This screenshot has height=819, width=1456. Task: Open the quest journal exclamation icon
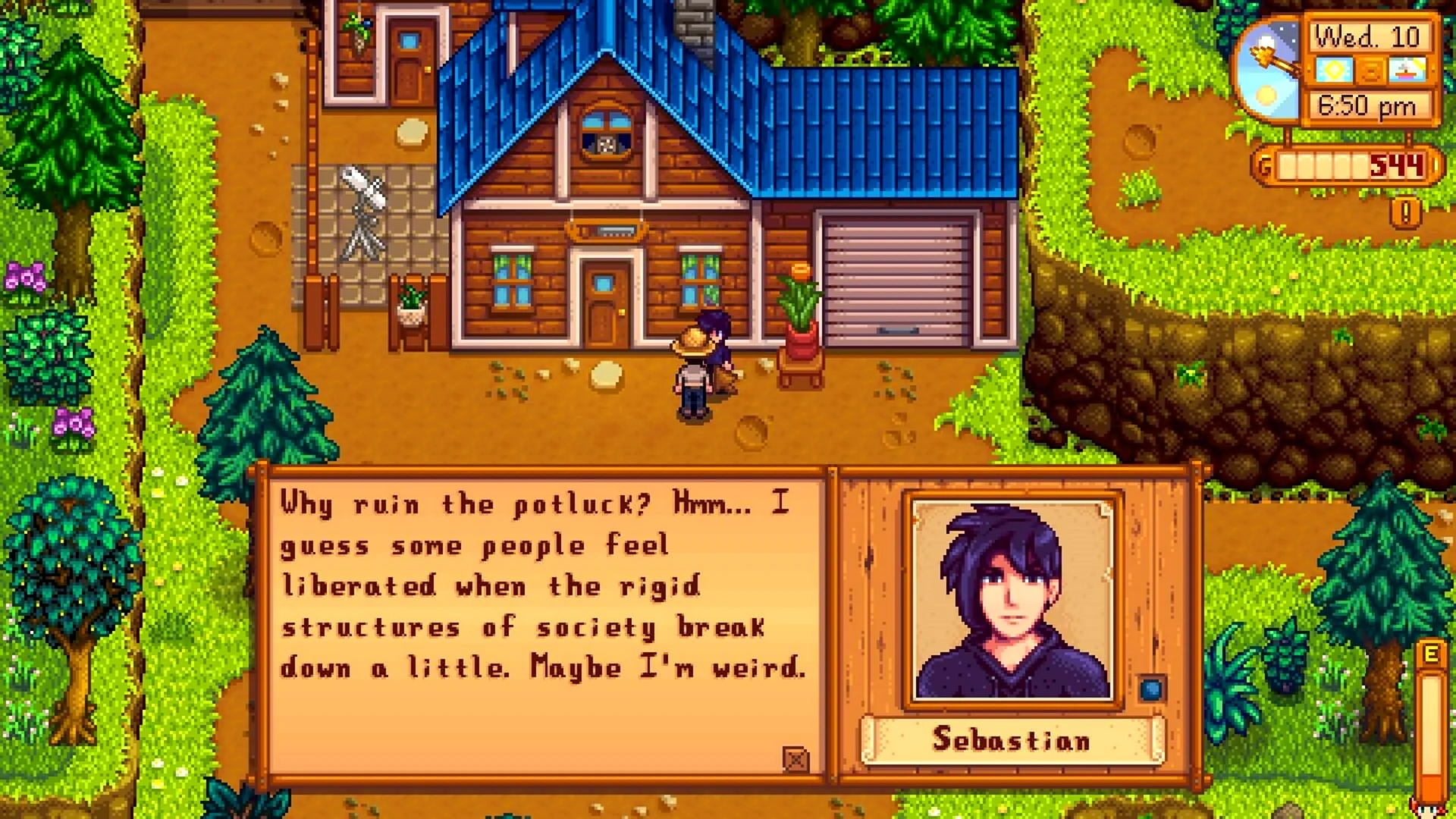point(1405,213)
